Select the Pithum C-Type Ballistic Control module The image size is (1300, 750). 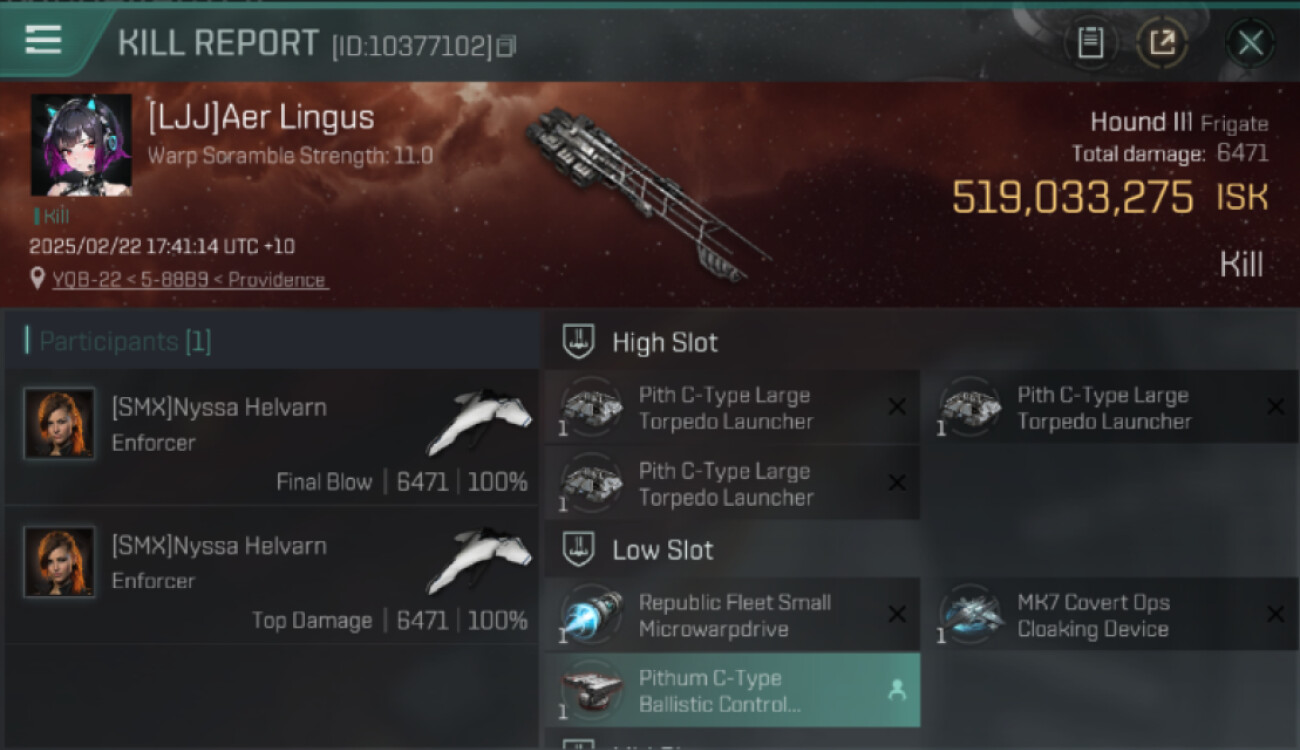tap(732, 691)
